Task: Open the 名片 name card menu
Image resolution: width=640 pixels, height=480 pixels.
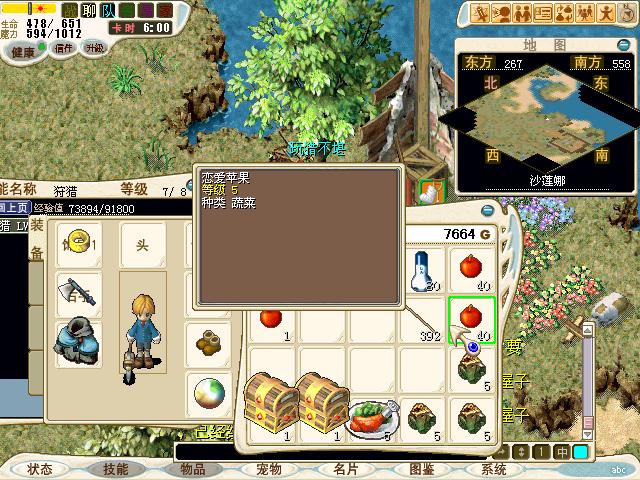Action: (x=345, y=468)
